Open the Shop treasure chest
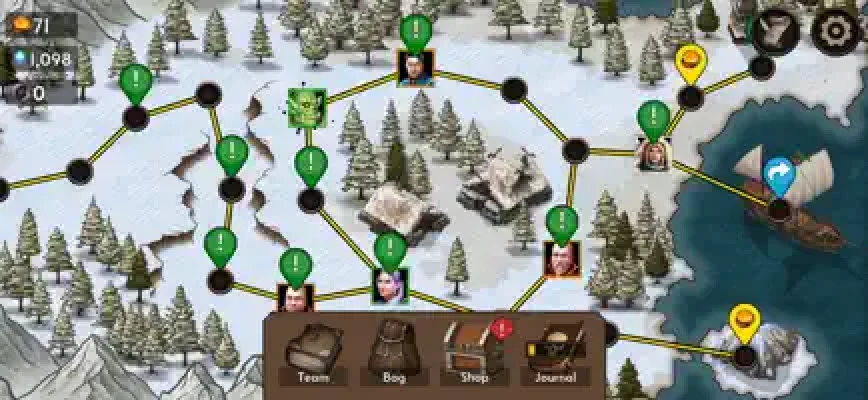The width and height of the screenshot is (868, 400). (x=470, y=352)
